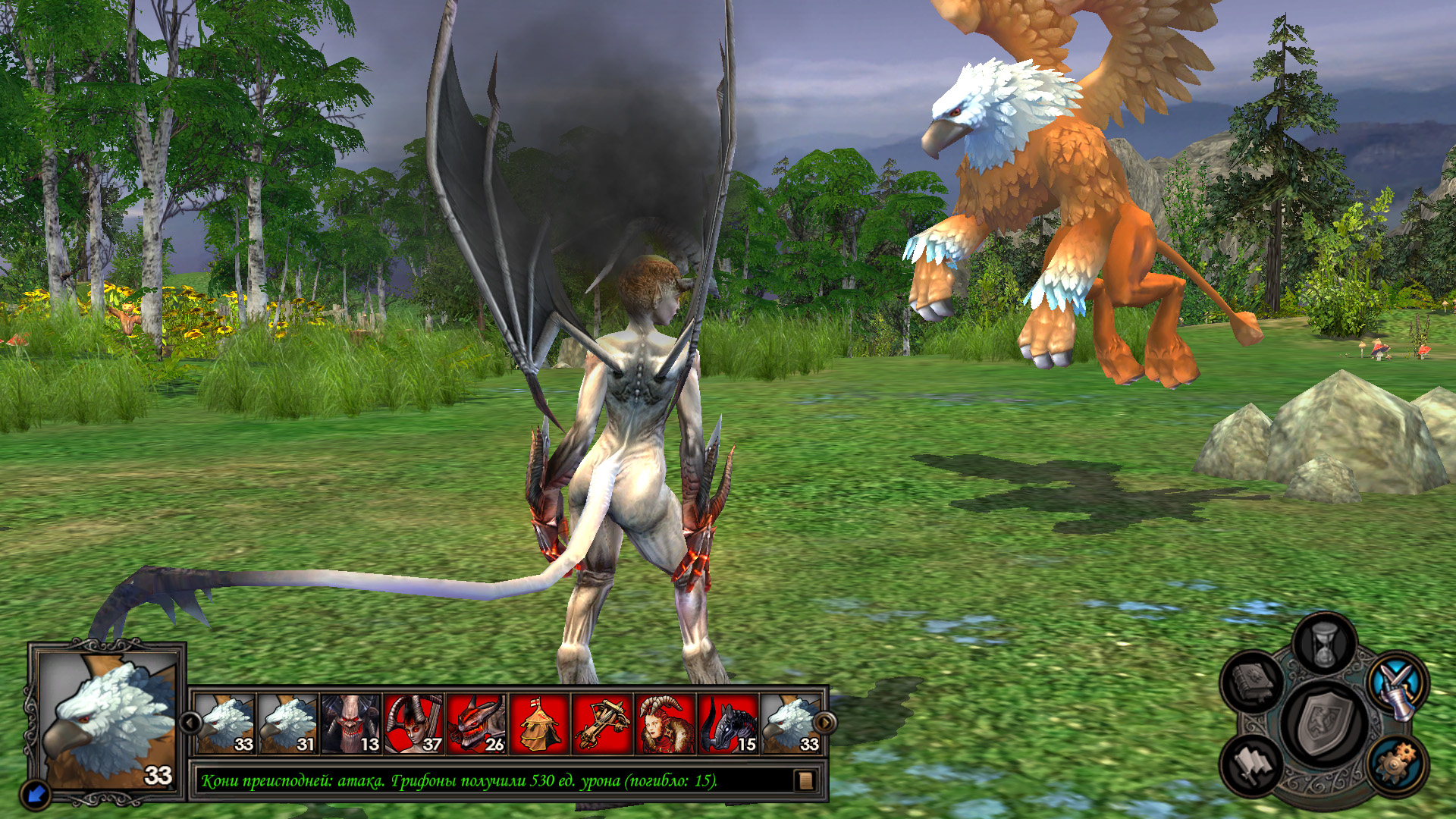Viewport: 1456px width, 819px height.
Task: Select the griffin stack numbered 31
Action: 288,724
